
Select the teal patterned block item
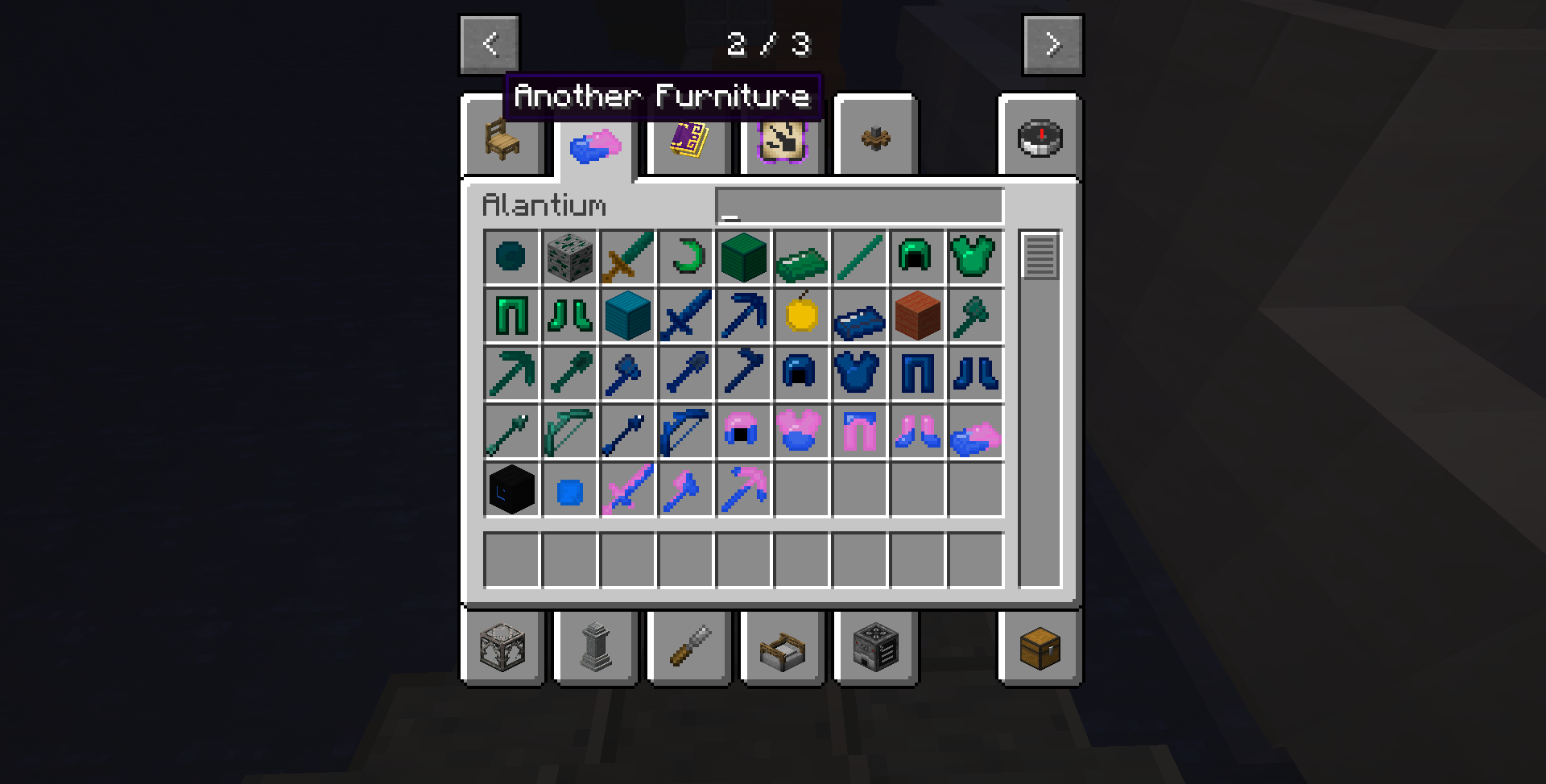pos(627,316)
